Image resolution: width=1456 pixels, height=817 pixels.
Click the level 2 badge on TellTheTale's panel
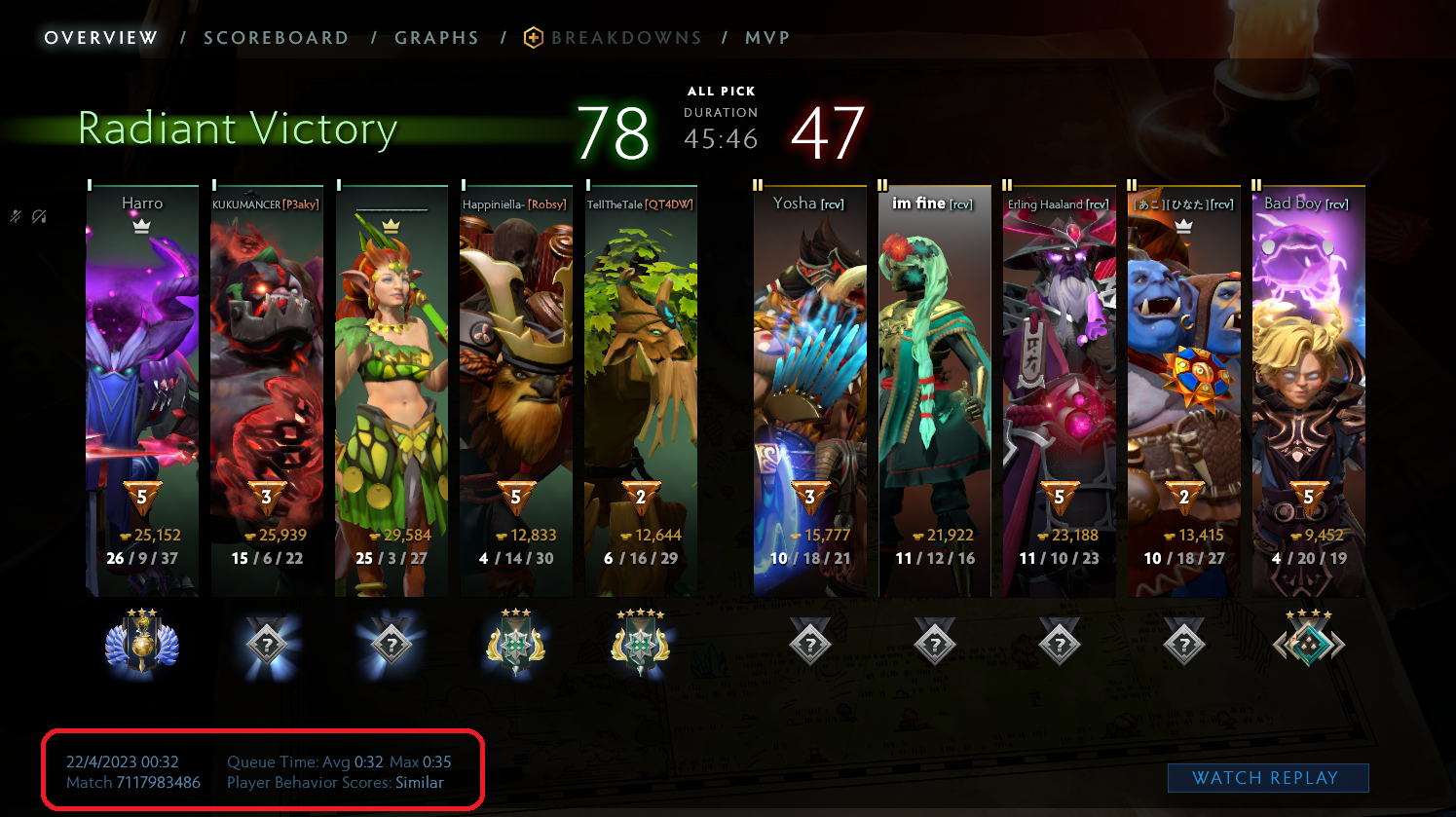642,500
